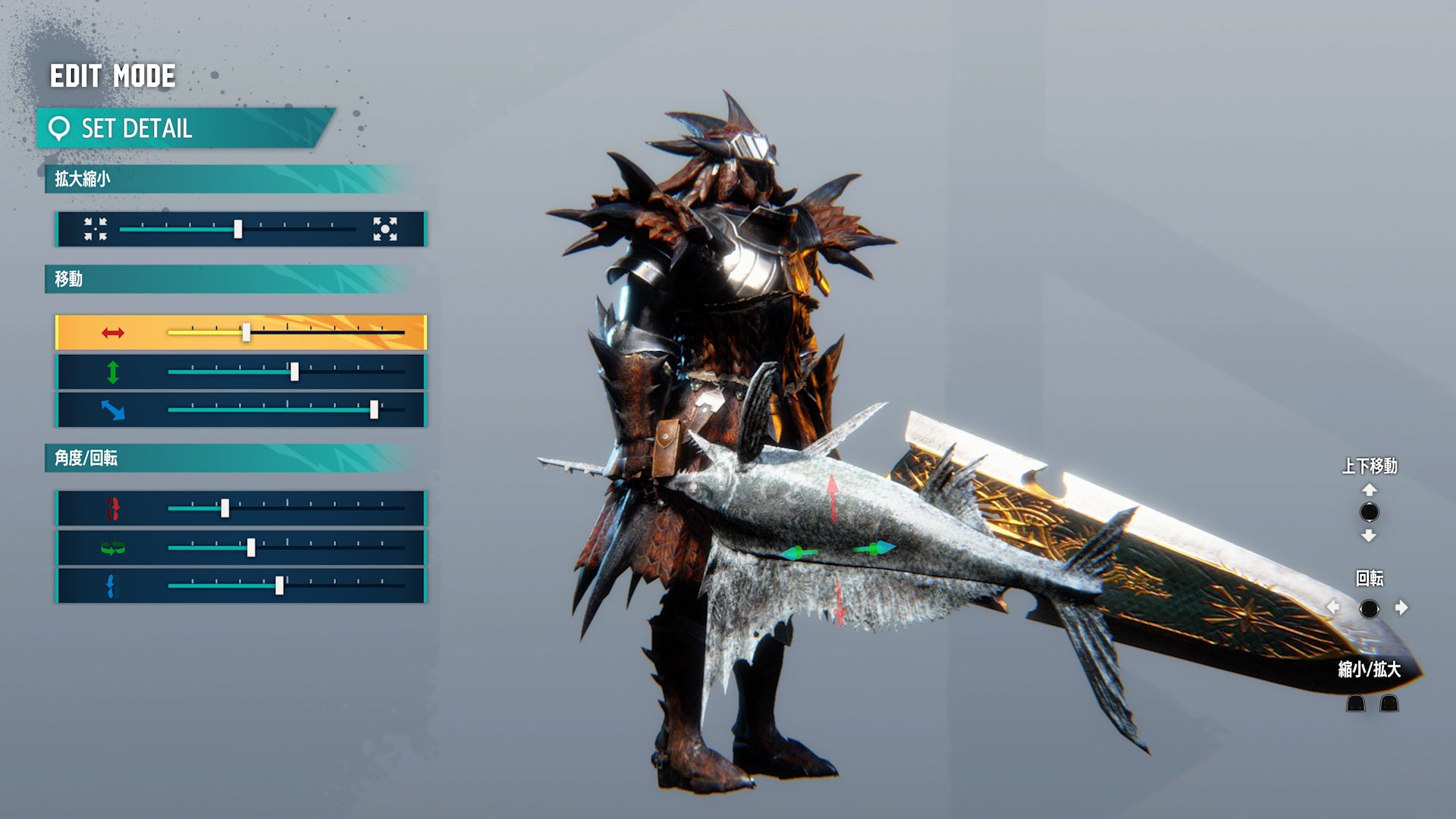The width and height of the screenshot is (1456, 819).
Task: Select the blue diagonal depth move slider
Action: point(373,410)
